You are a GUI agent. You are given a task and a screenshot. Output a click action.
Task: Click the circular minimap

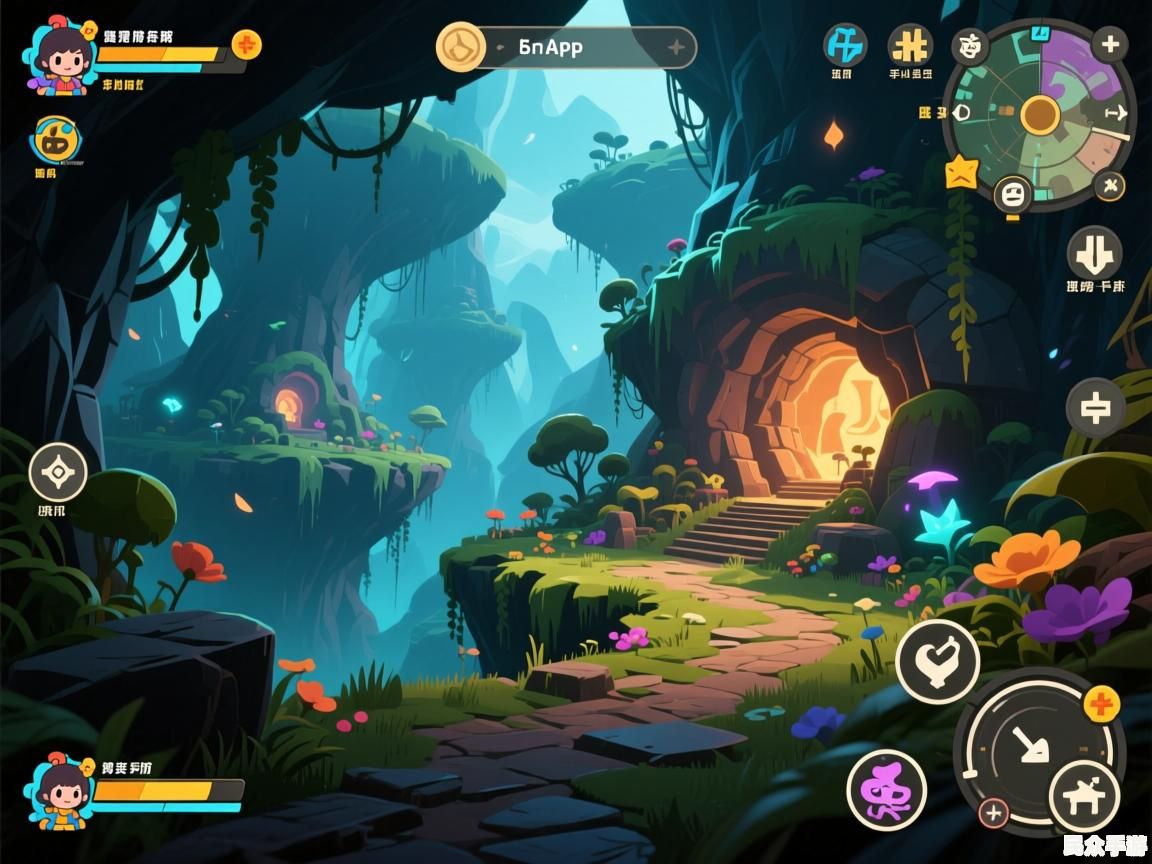[x=1040, y=115]
